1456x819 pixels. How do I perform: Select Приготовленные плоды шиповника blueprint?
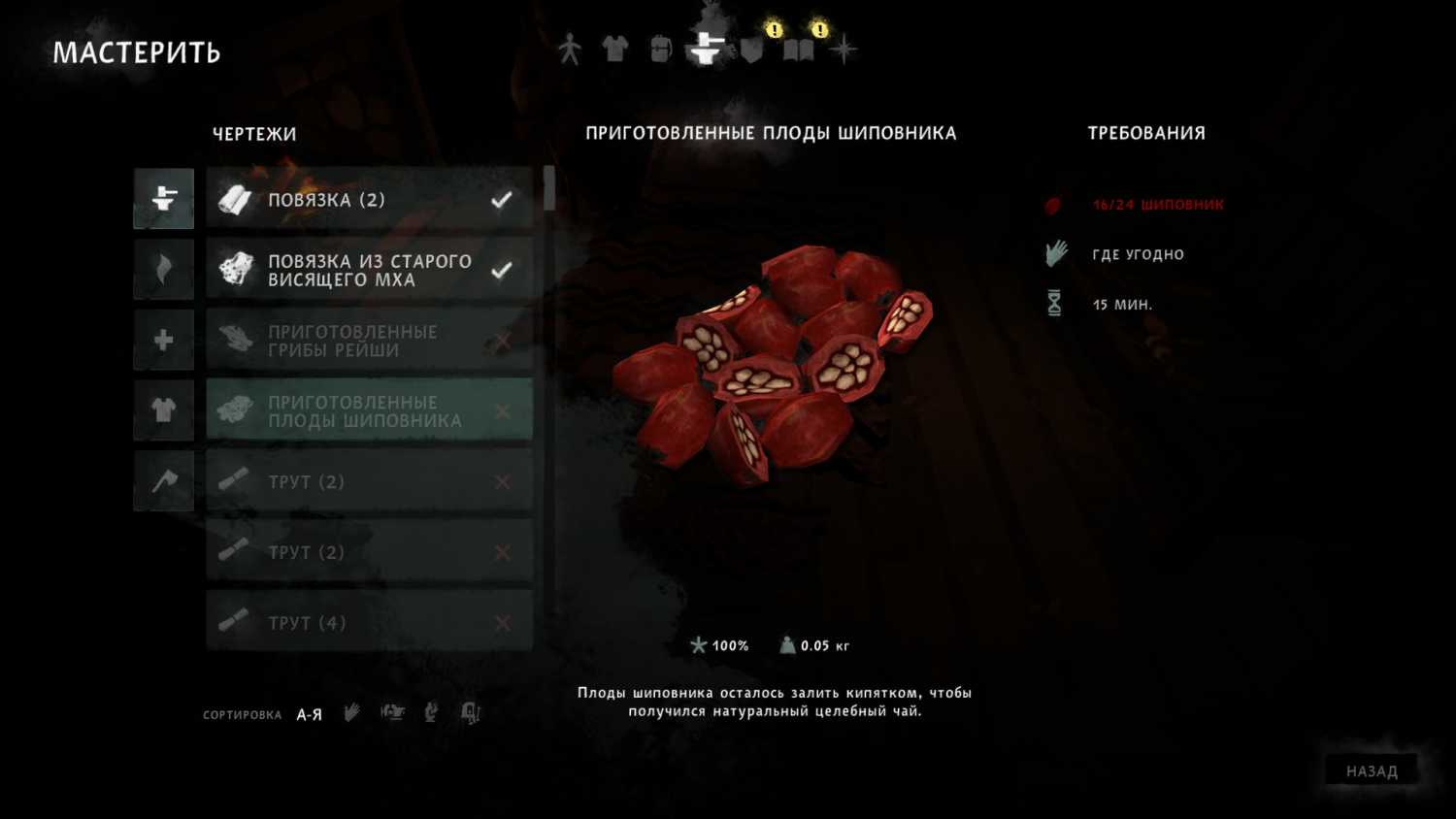(369, 411)
